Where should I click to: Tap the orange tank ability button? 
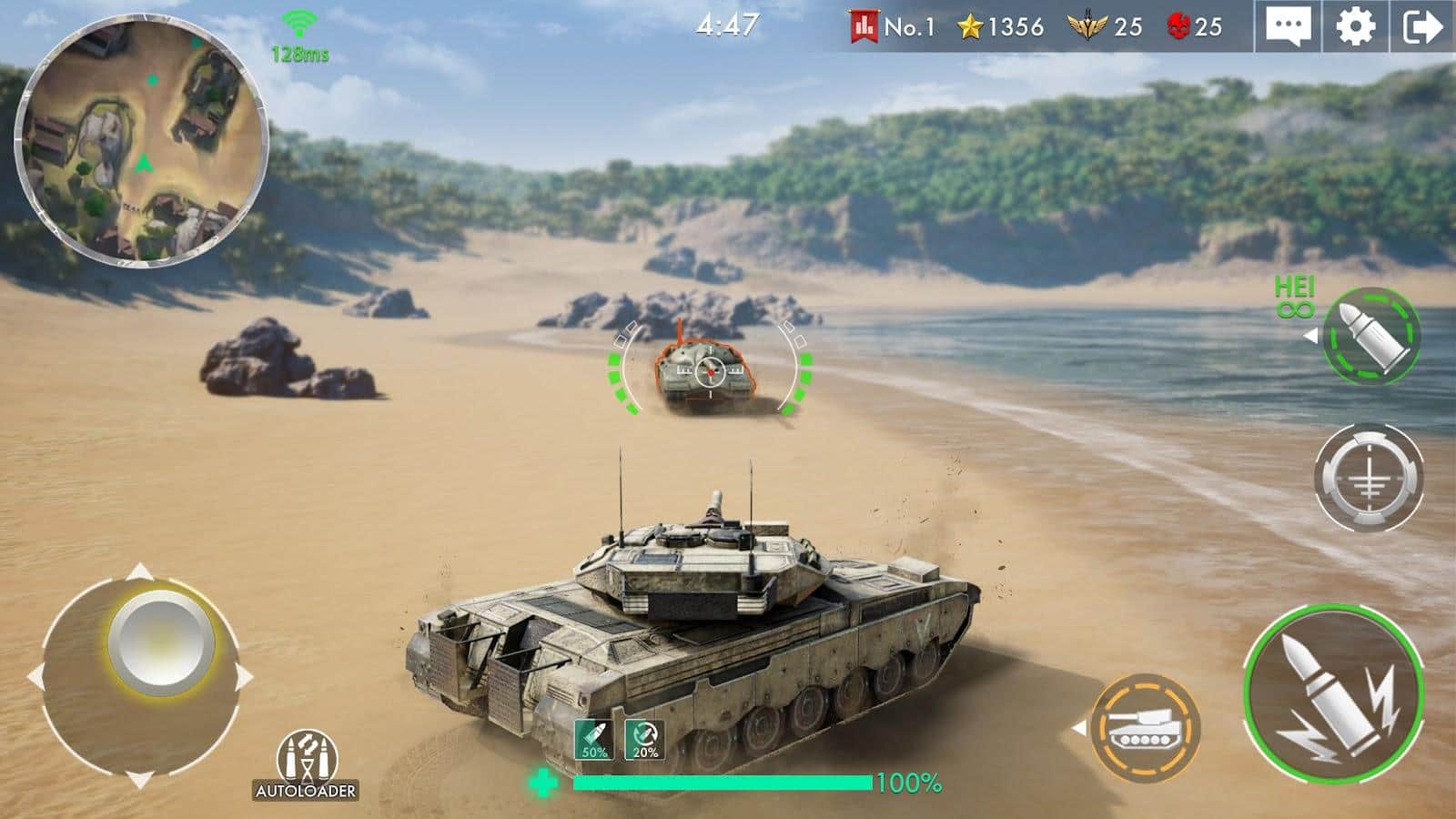[x=1145, y=728]
